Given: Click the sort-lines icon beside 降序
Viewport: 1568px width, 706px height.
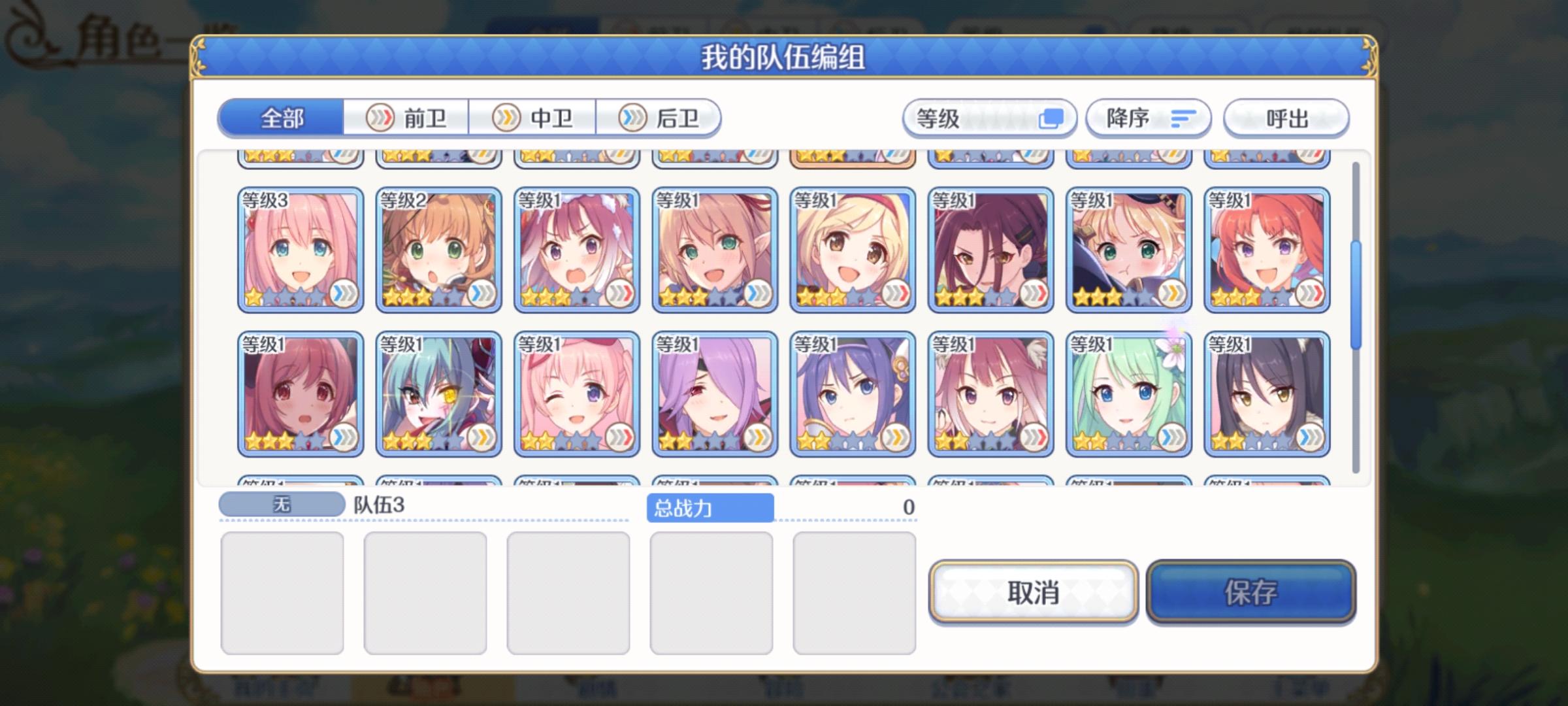Looking at the screenshot, I should tap(1184, 118).
